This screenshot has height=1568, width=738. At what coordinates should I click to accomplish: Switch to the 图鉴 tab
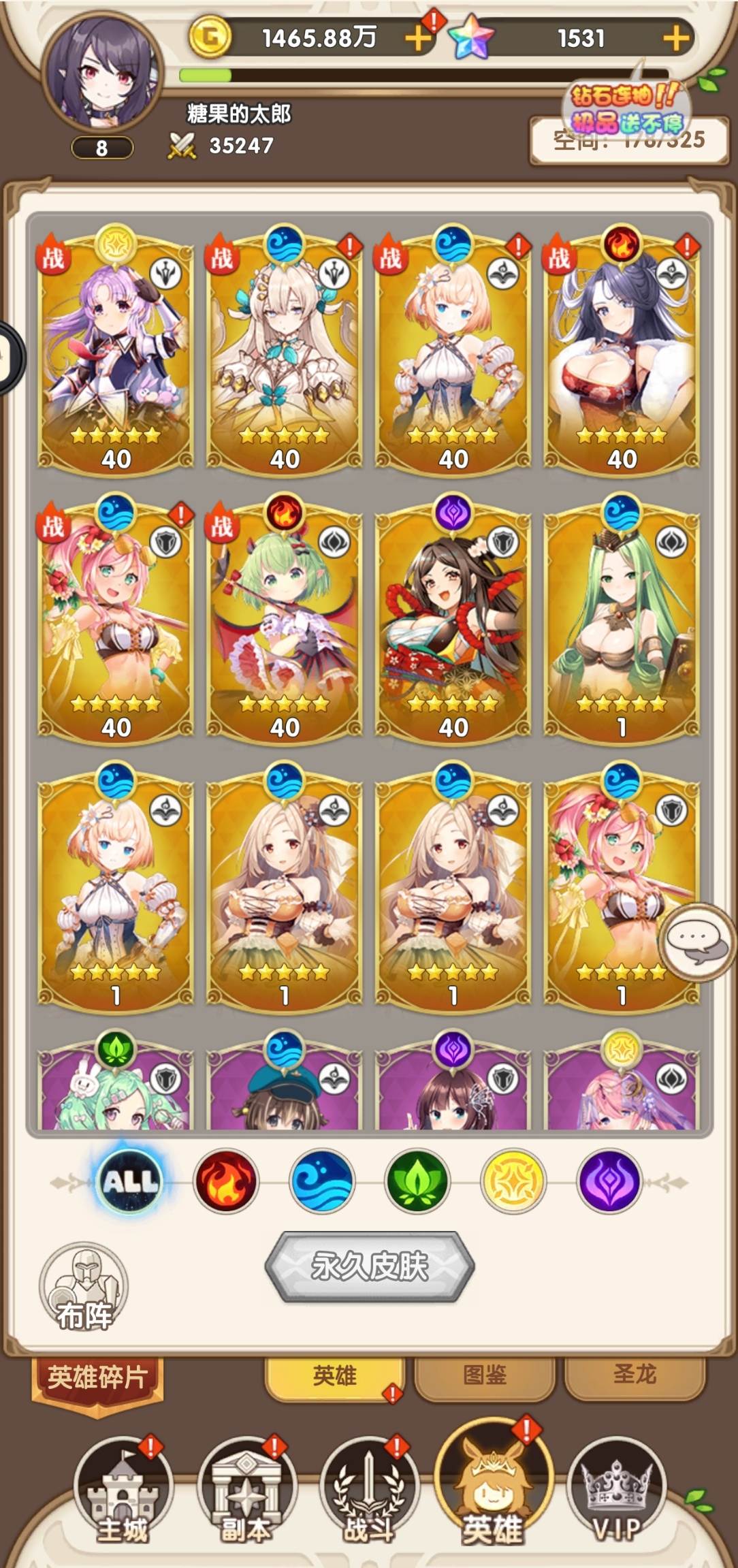click(x=485, y=1375)
